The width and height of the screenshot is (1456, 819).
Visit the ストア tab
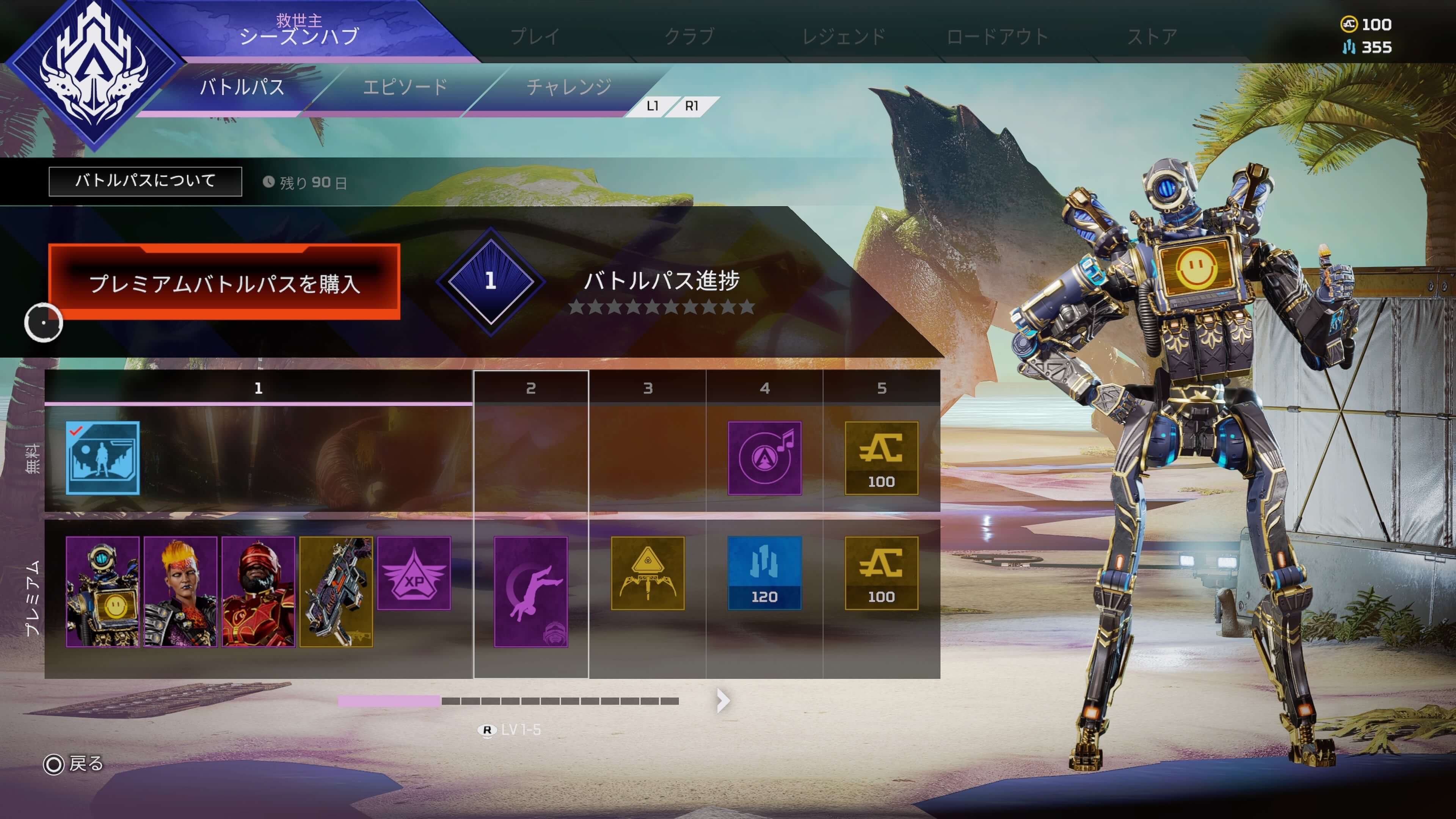tap(1152, 37)
